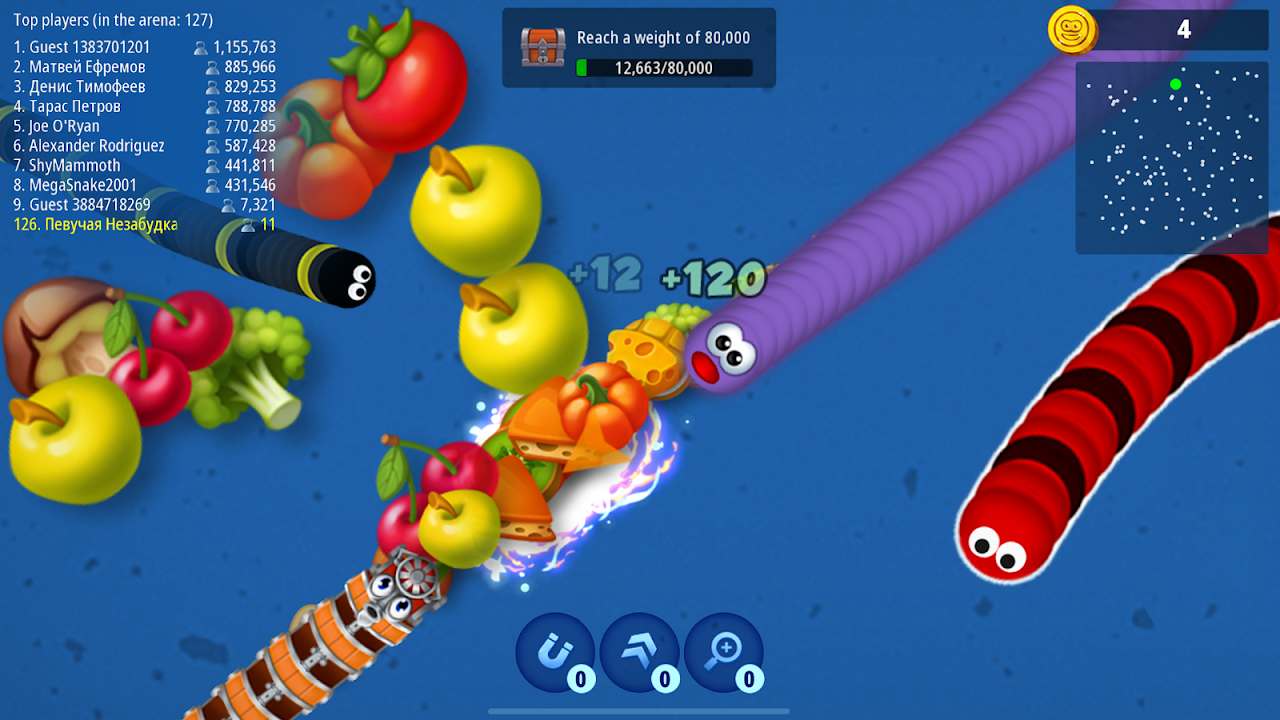Viewport: 1280px width, 720px height.
Task: Open the coin counter showing 4
Action: (x=1183, y=30)
